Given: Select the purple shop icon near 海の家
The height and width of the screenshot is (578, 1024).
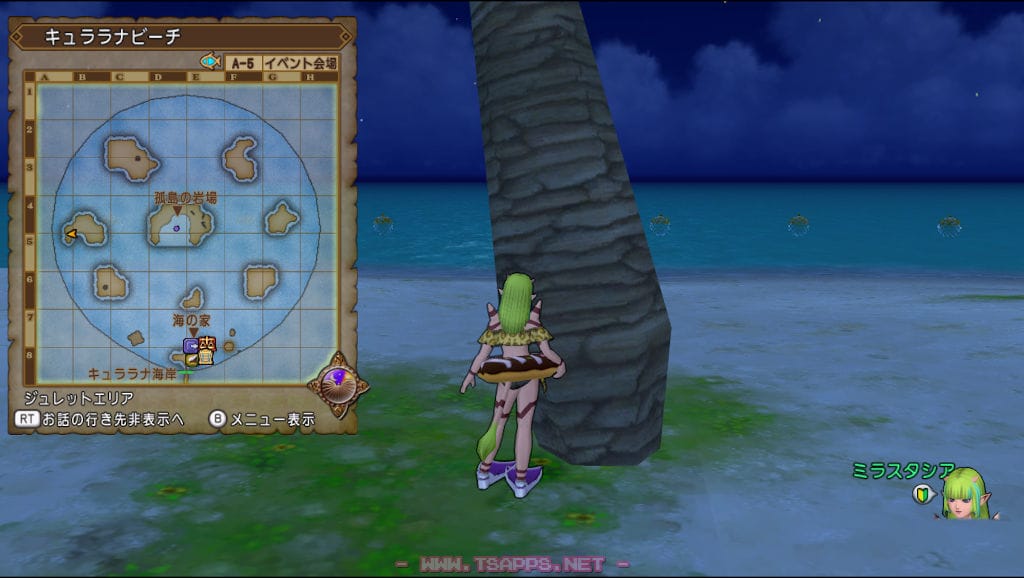Looking at the screenshot, I should [190, 345].
